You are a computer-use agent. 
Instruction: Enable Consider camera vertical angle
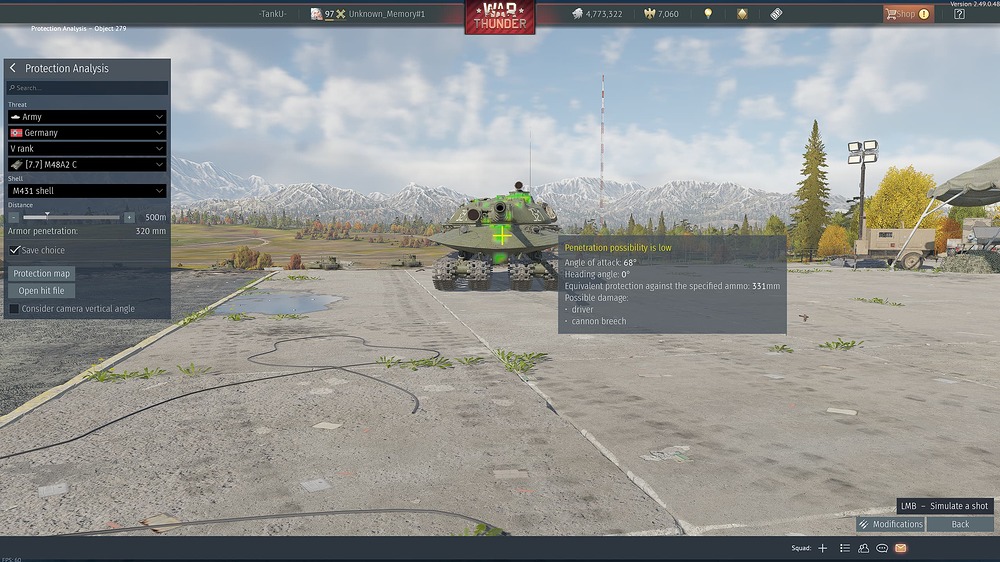coord(14,309)
